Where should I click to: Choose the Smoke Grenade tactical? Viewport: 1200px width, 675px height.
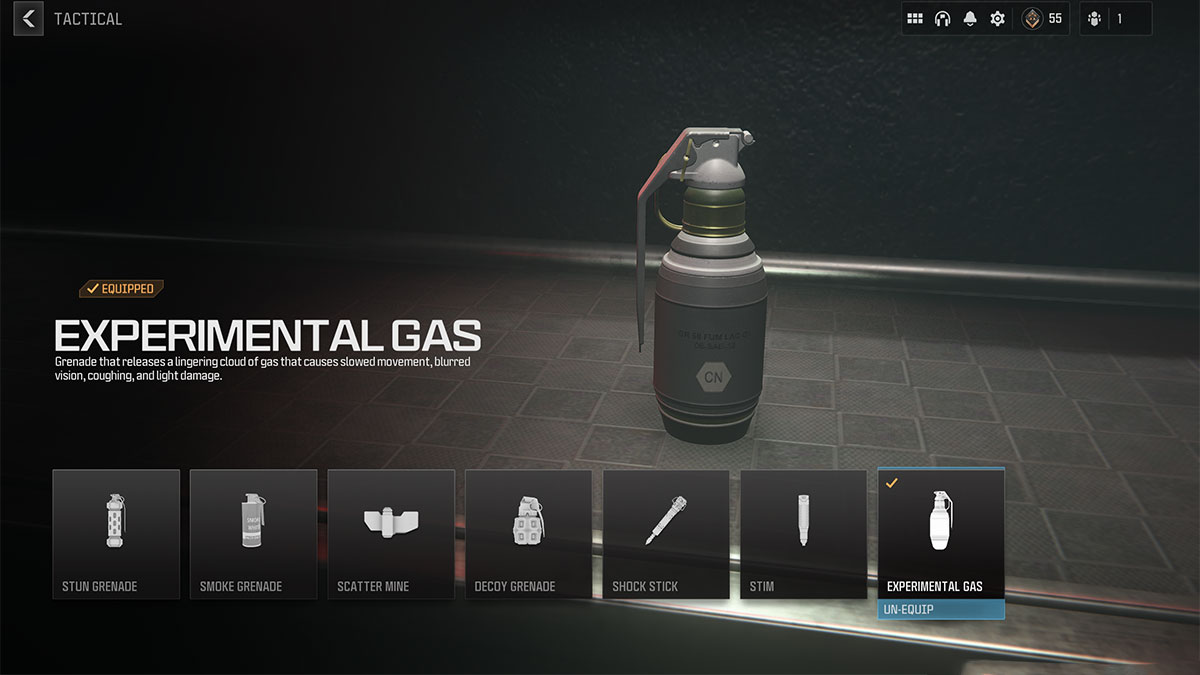[253, 534]
